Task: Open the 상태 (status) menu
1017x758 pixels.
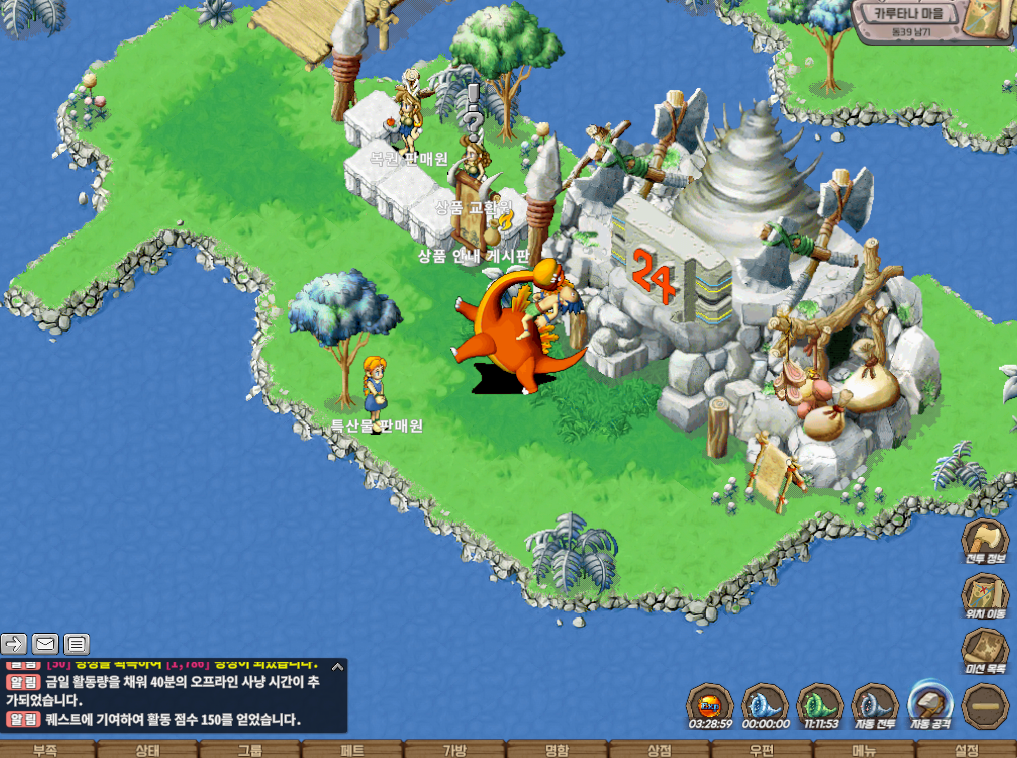Action: pyautogui.click(x=147, y=750)
